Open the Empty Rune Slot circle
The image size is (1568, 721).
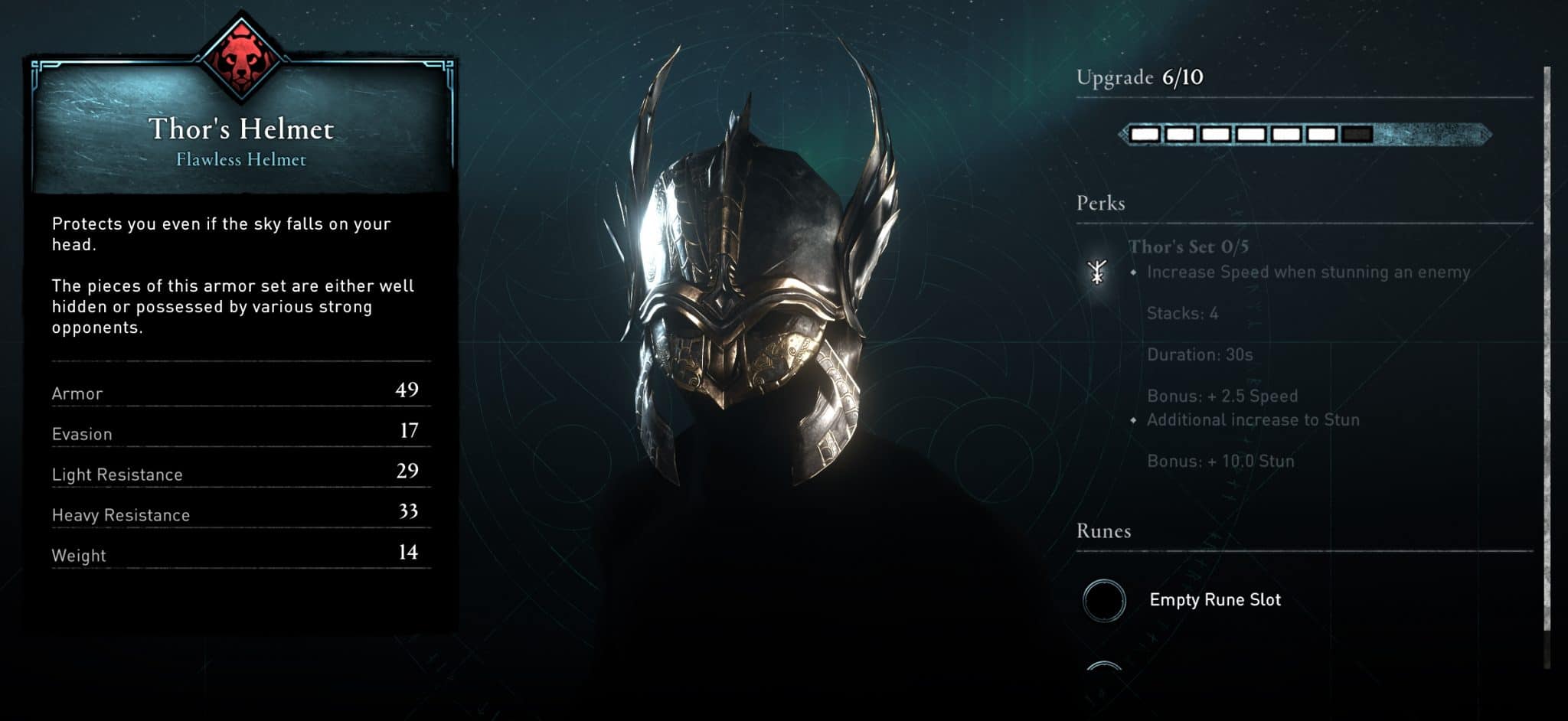1103,600
